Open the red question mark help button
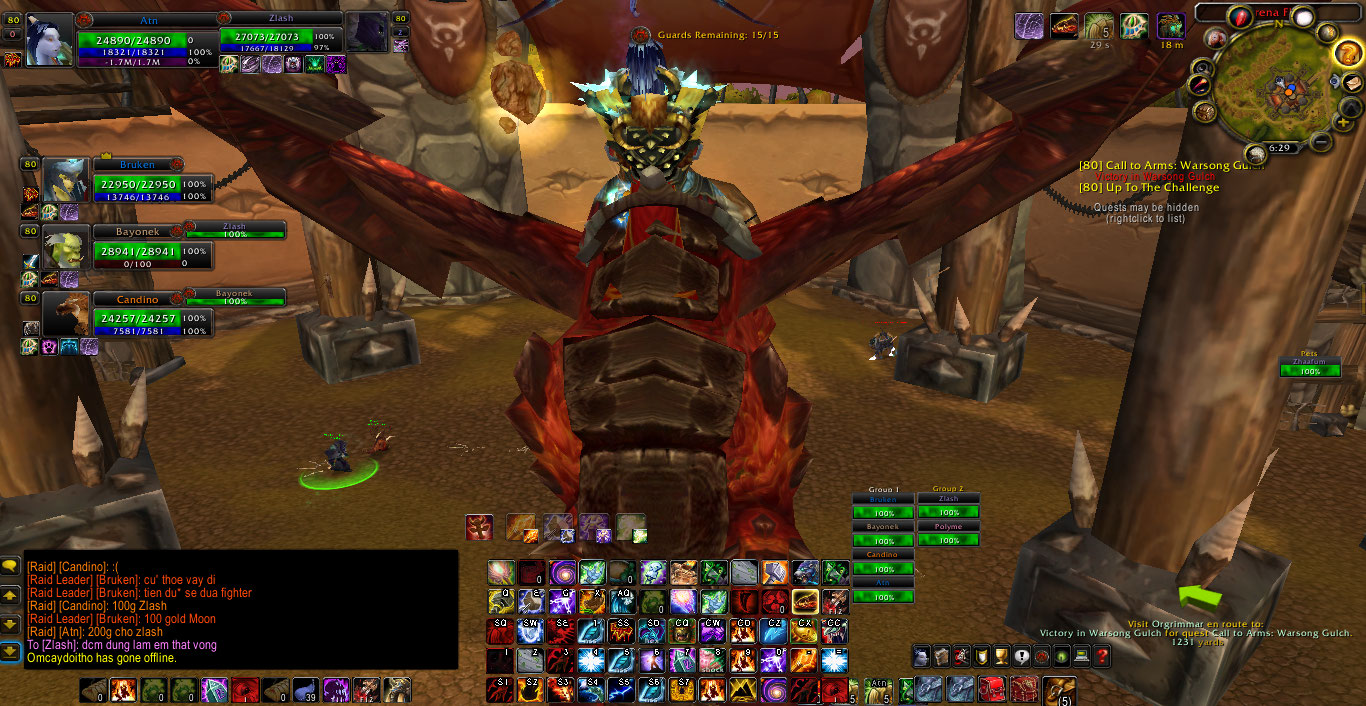Viewport: 1366px width, 706px height. pyautogui.click(x=1102, y=656)
